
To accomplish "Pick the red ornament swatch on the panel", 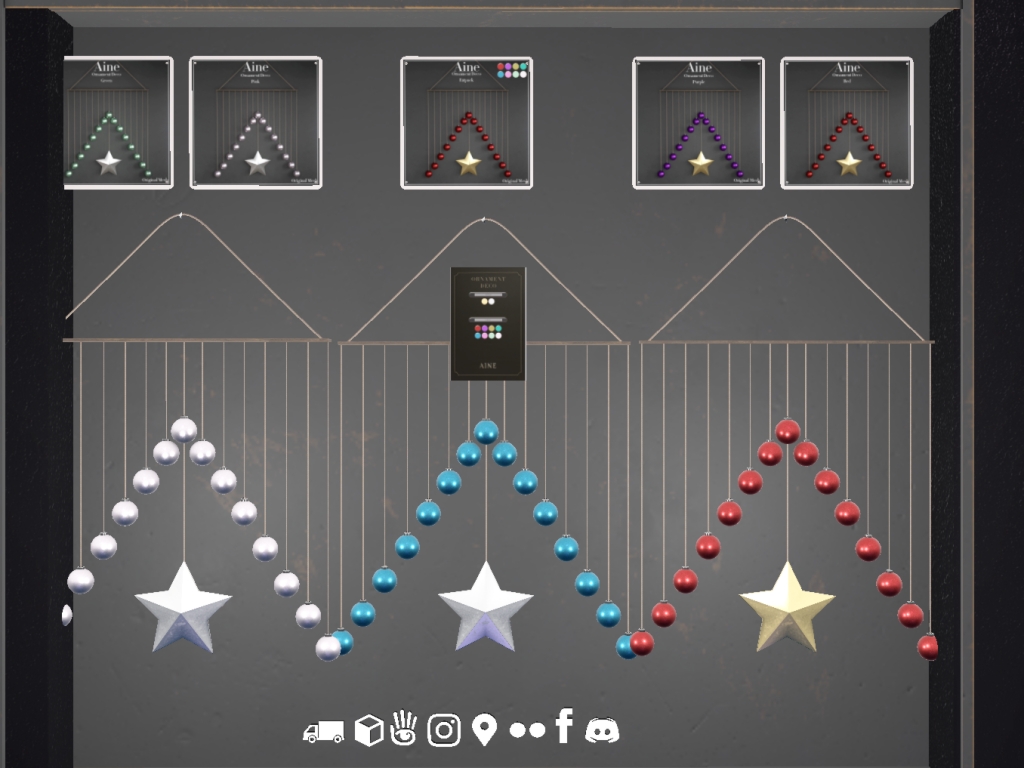I will click(478, 328).
